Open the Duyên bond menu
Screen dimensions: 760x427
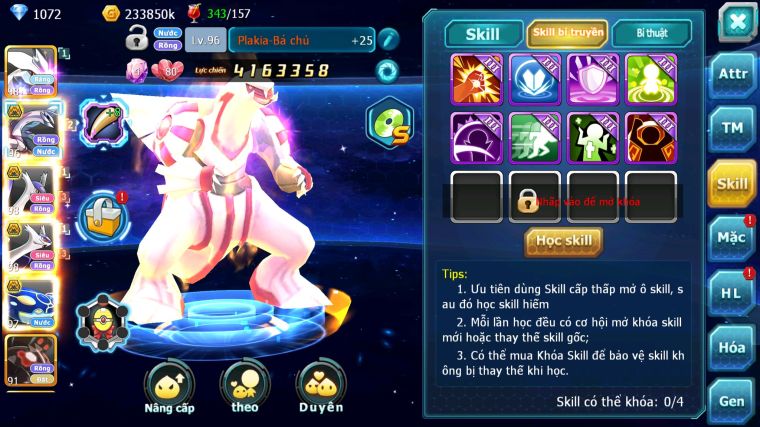(320, 389)
